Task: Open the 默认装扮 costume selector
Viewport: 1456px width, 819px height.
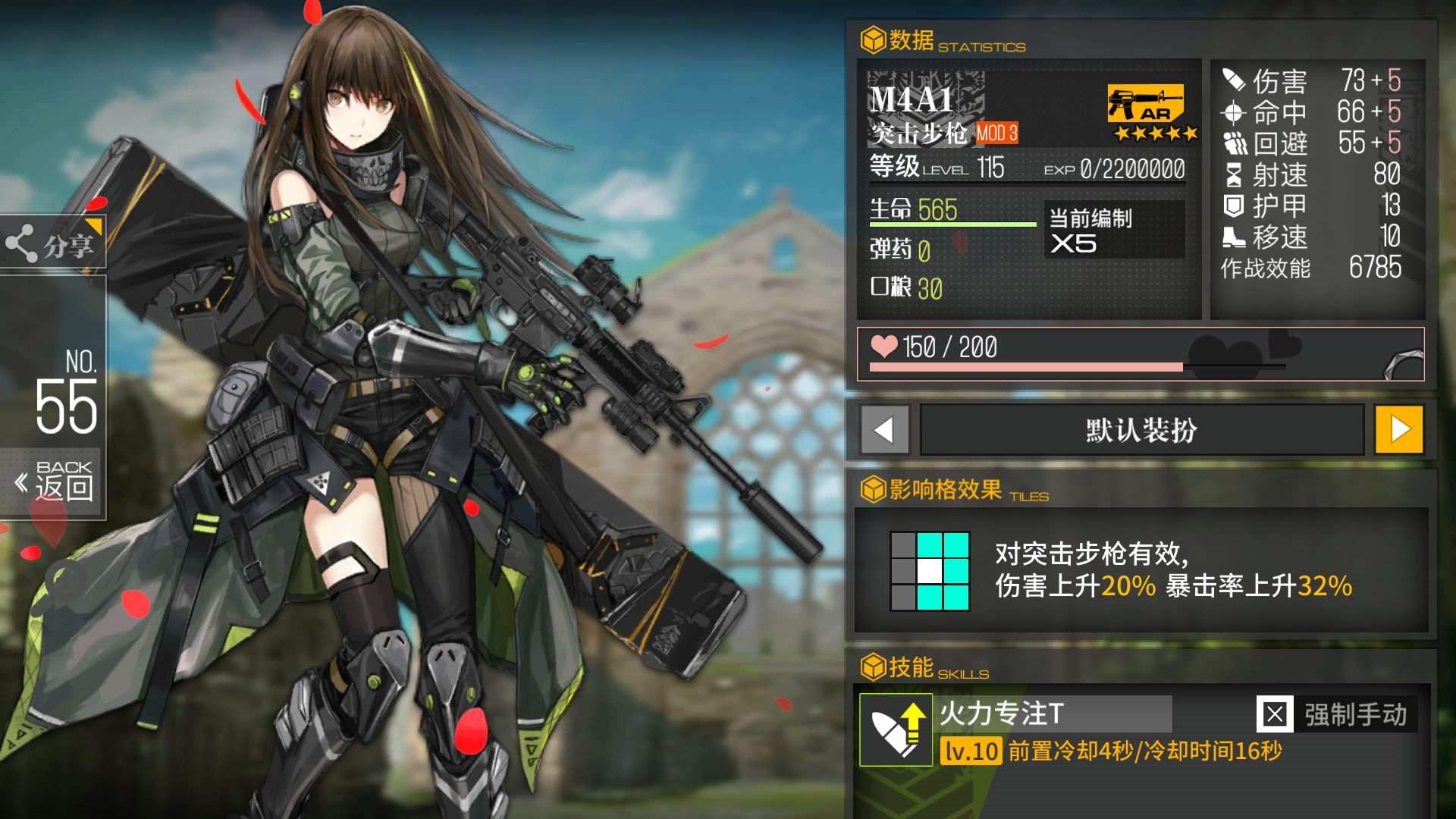Action: click(1141, 429)
